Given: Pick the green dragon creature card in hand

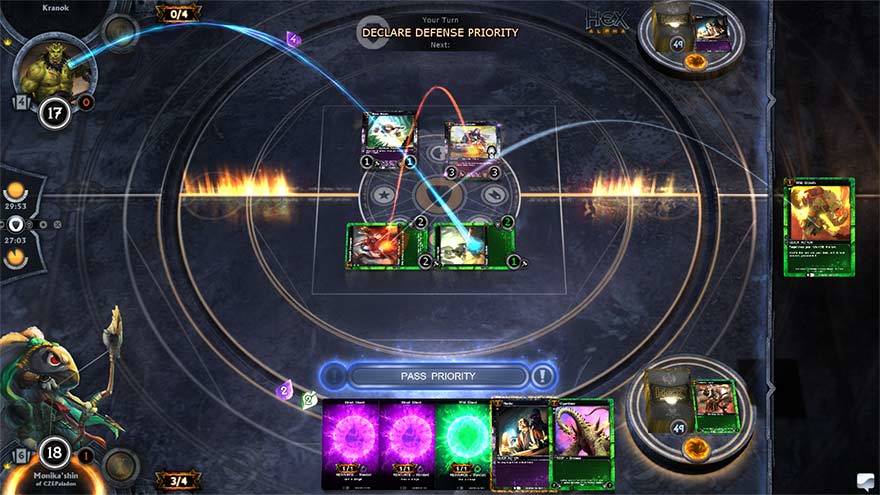Looking at the screenshot, I should (x=582, y=443).
